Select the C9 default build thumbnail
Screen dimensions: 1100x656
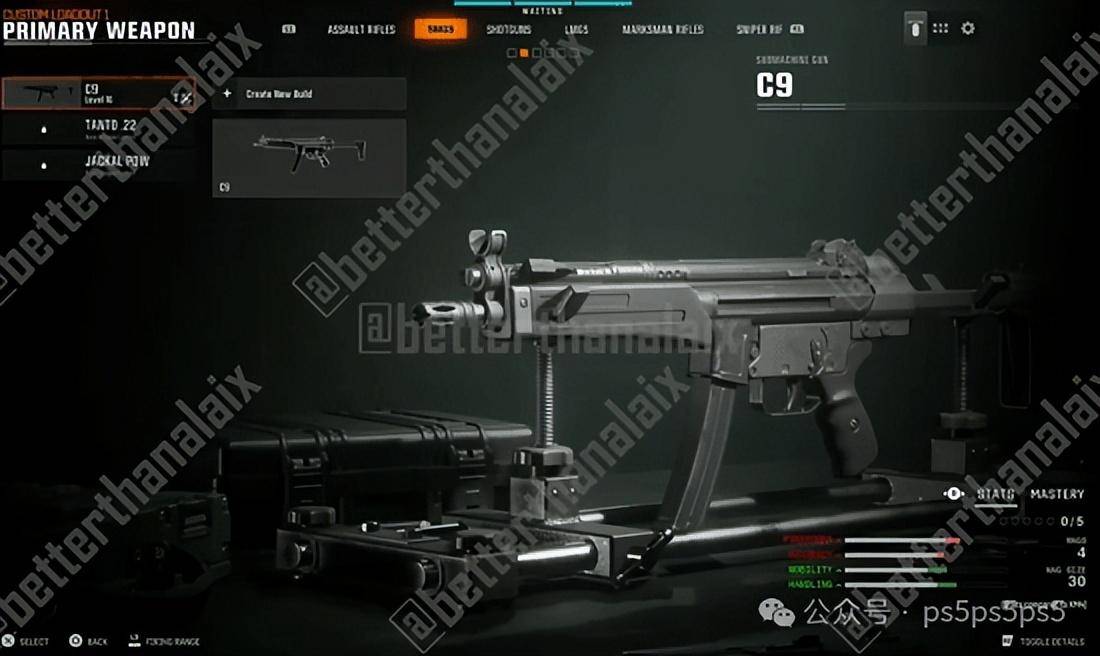click(309, 157)
